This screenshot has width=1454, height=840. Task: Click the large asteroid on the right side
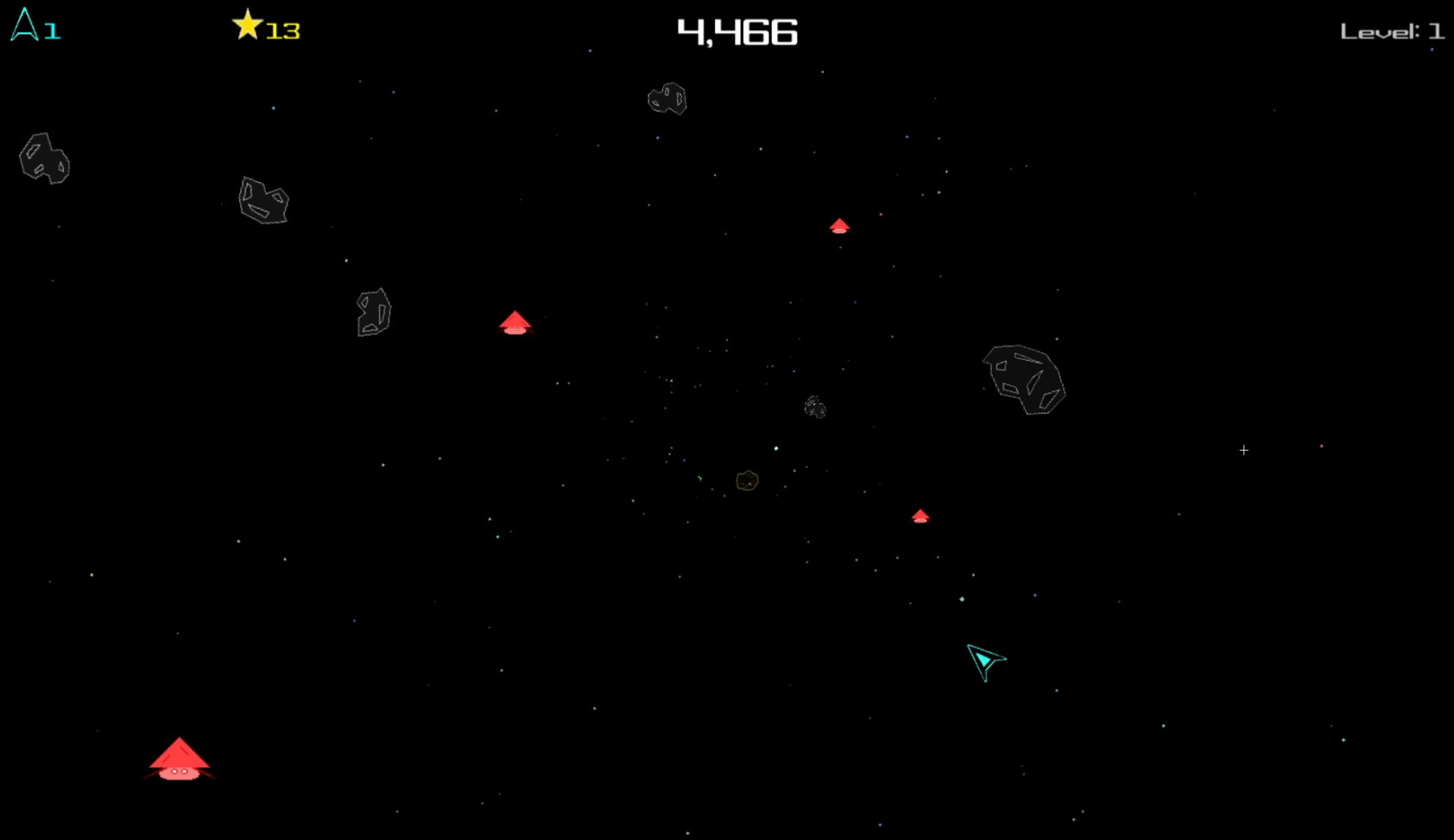1026,380
